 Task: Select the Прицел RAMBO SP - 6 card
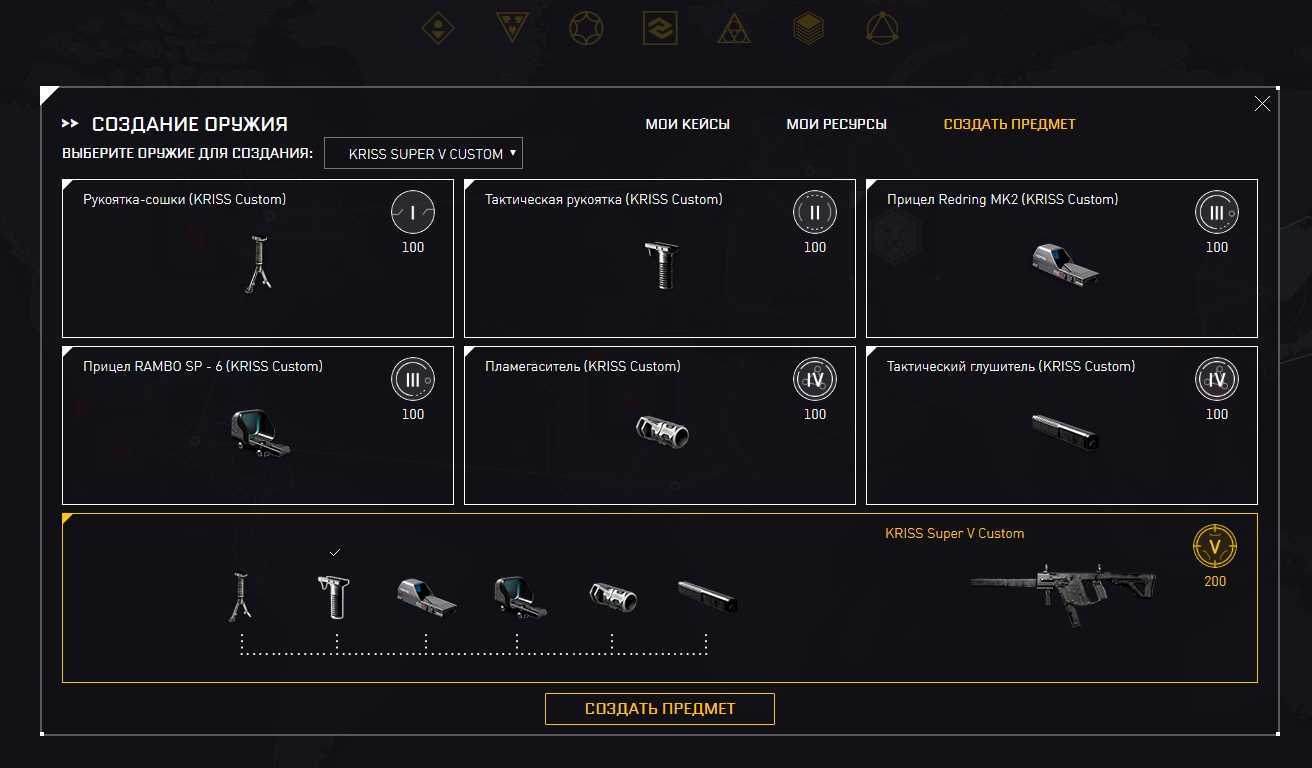[x=258, y=426]
